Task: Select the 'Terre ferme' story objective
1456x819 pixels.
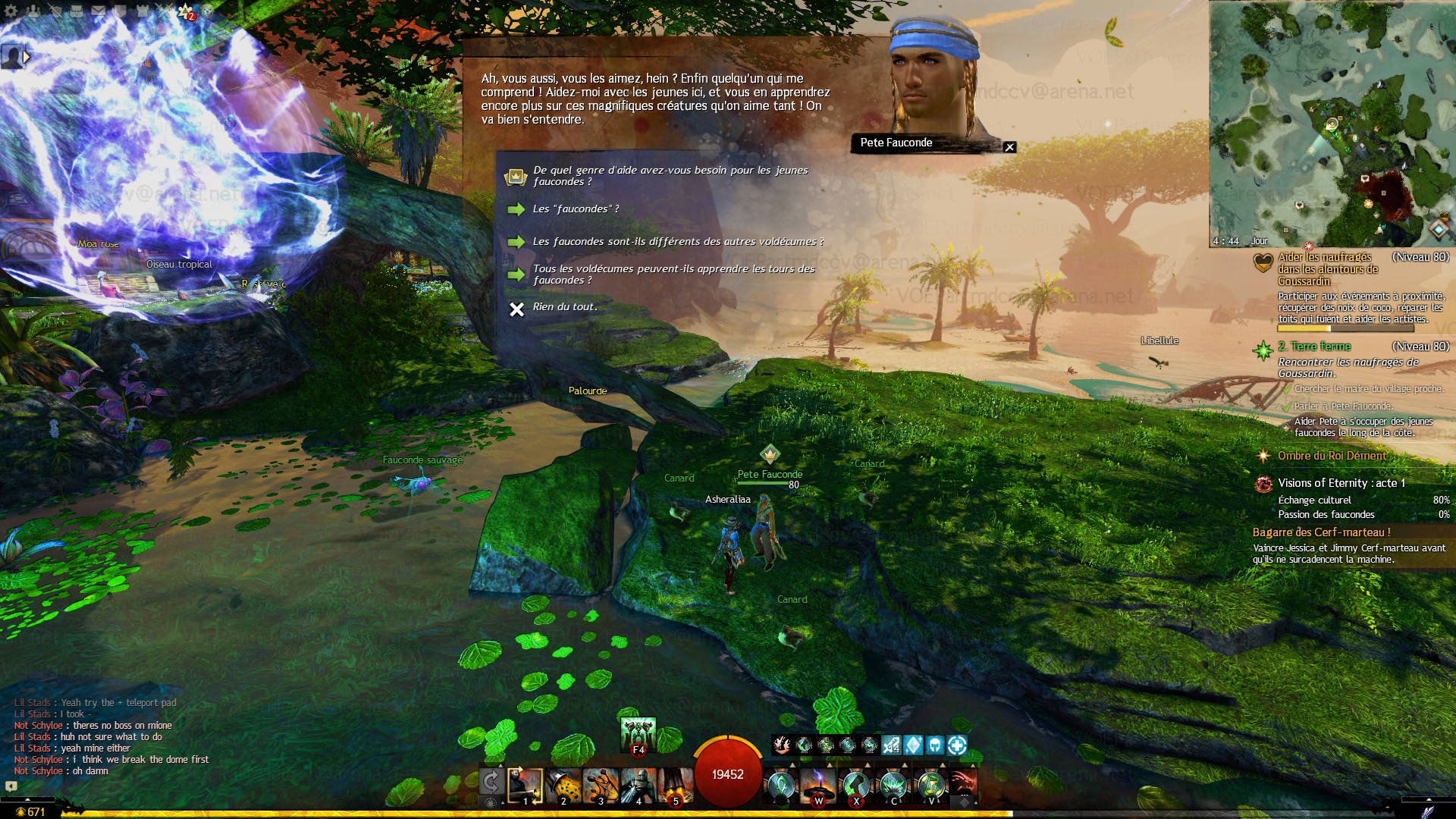Action: tap(1320, 347)
